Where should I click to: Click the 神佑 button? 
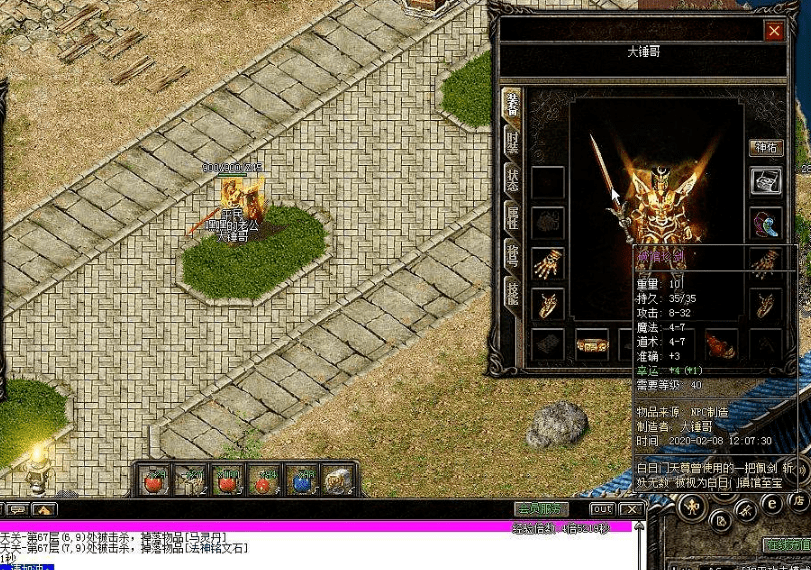pos(766,148)
